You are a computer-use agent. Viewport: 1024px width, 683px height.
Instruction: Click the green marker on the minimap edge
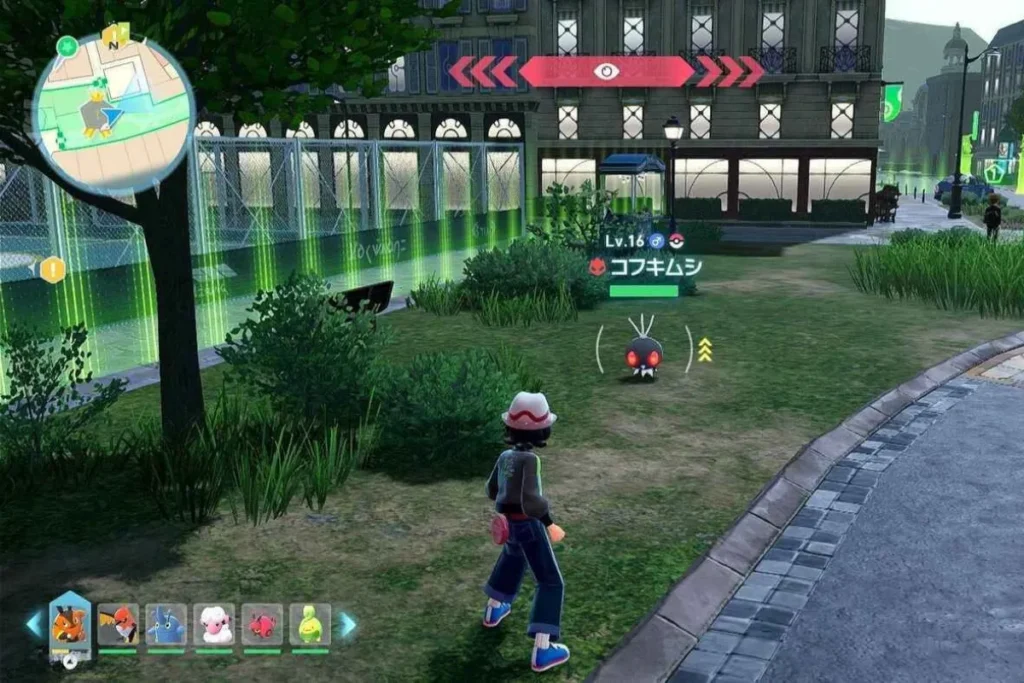[68, 46]
